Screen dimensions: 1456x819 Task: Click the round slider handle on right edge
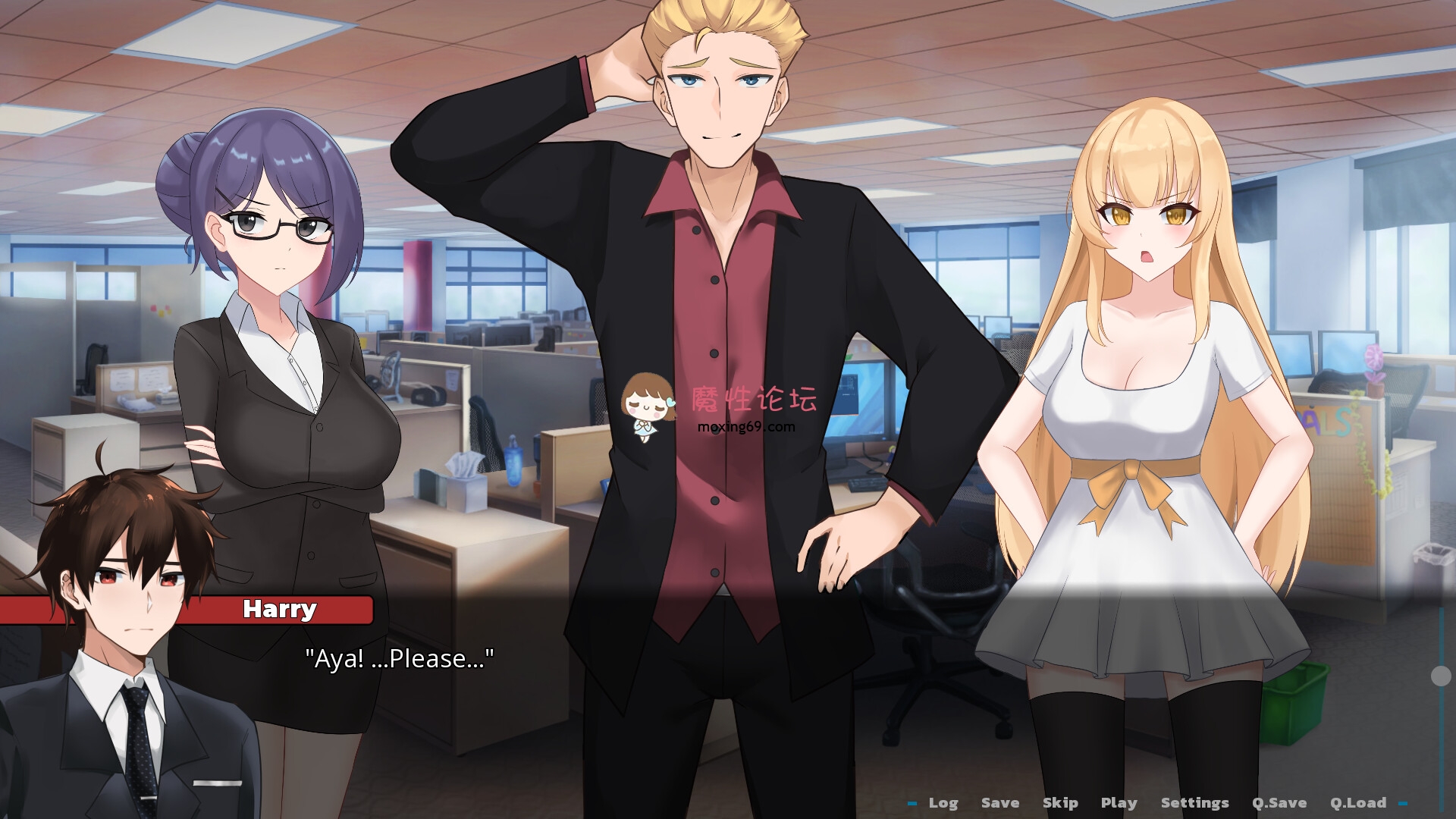click(x=1441, y=676)
